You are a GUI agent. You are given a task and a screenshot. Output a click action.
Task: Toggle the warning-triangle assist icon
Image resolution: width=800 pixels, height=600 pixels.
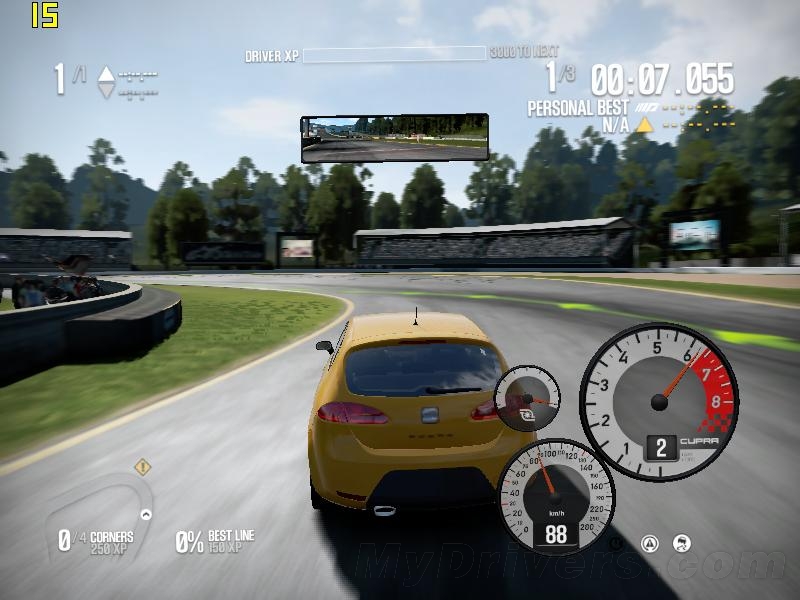tap(650, 544)
